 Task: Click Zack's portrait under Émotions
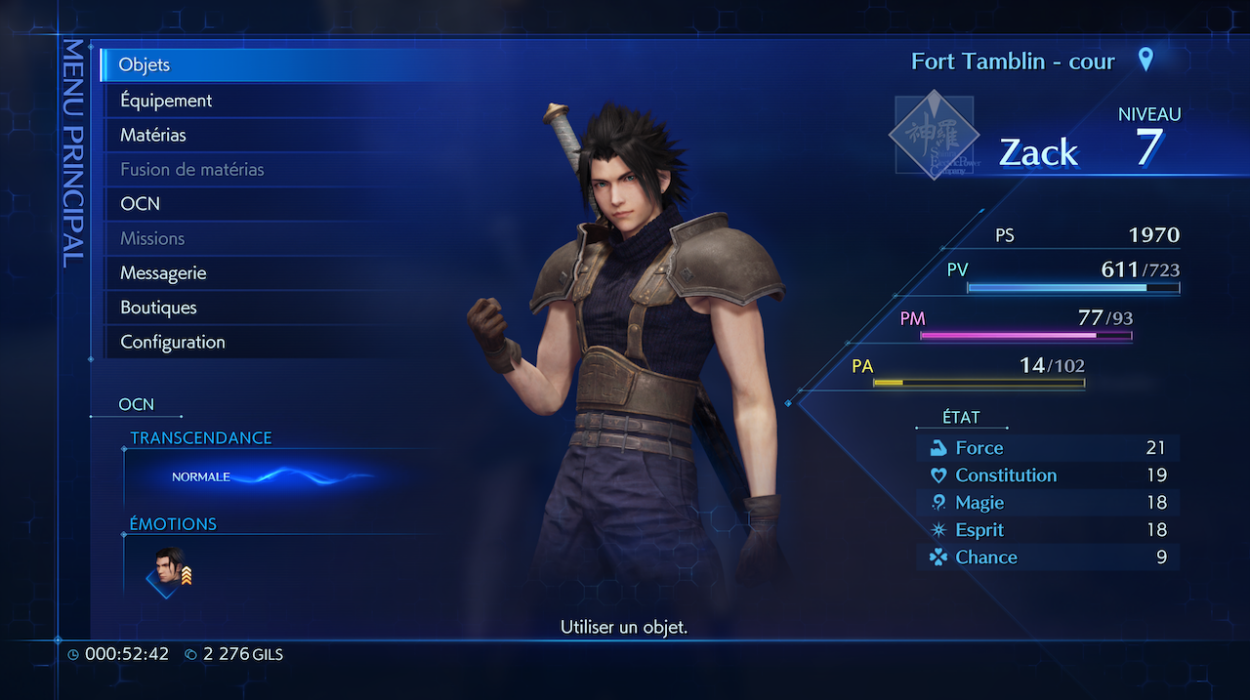(169, 570)
